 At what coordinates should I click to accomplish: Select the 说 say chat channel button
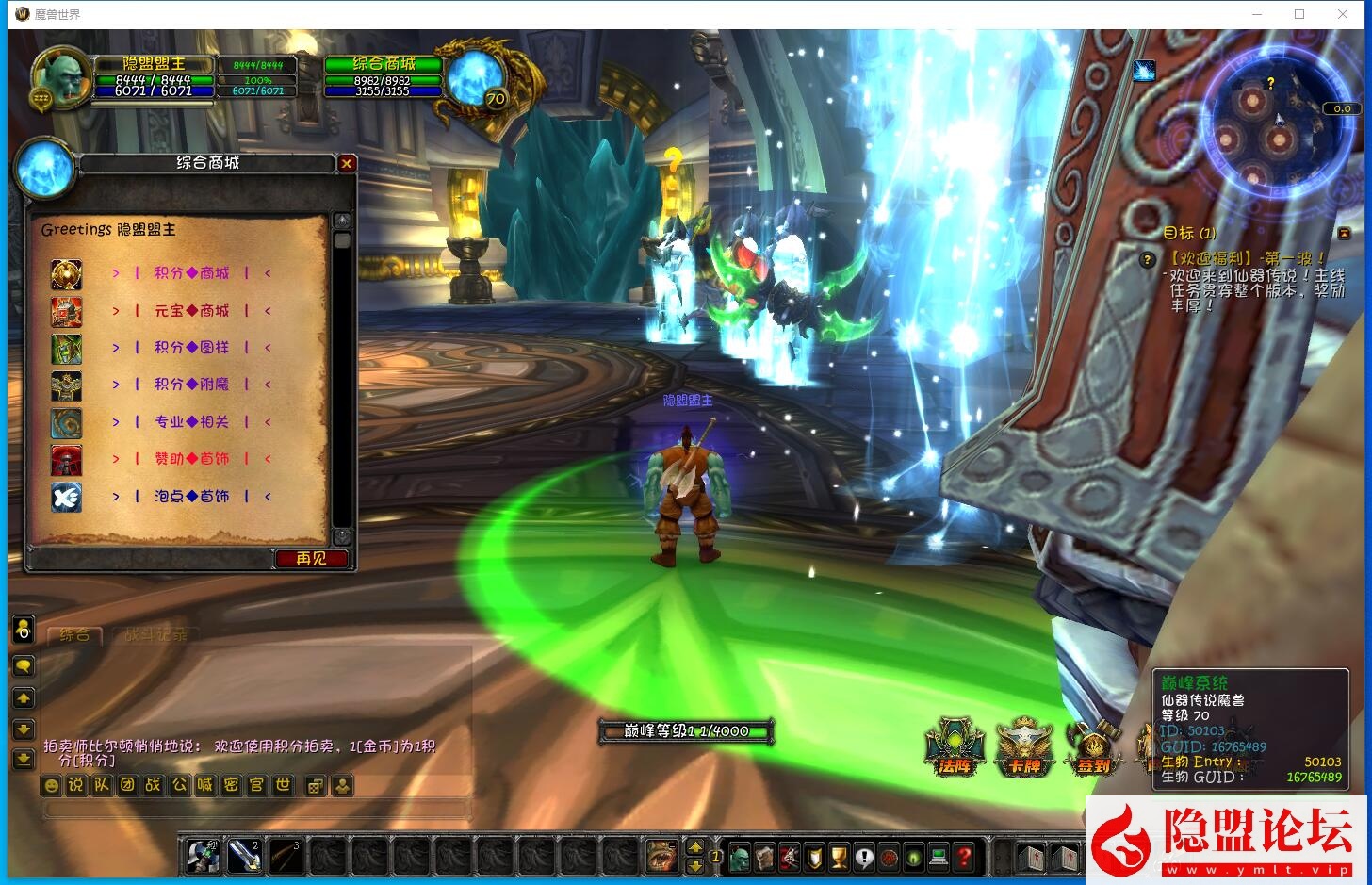[76, 785]
